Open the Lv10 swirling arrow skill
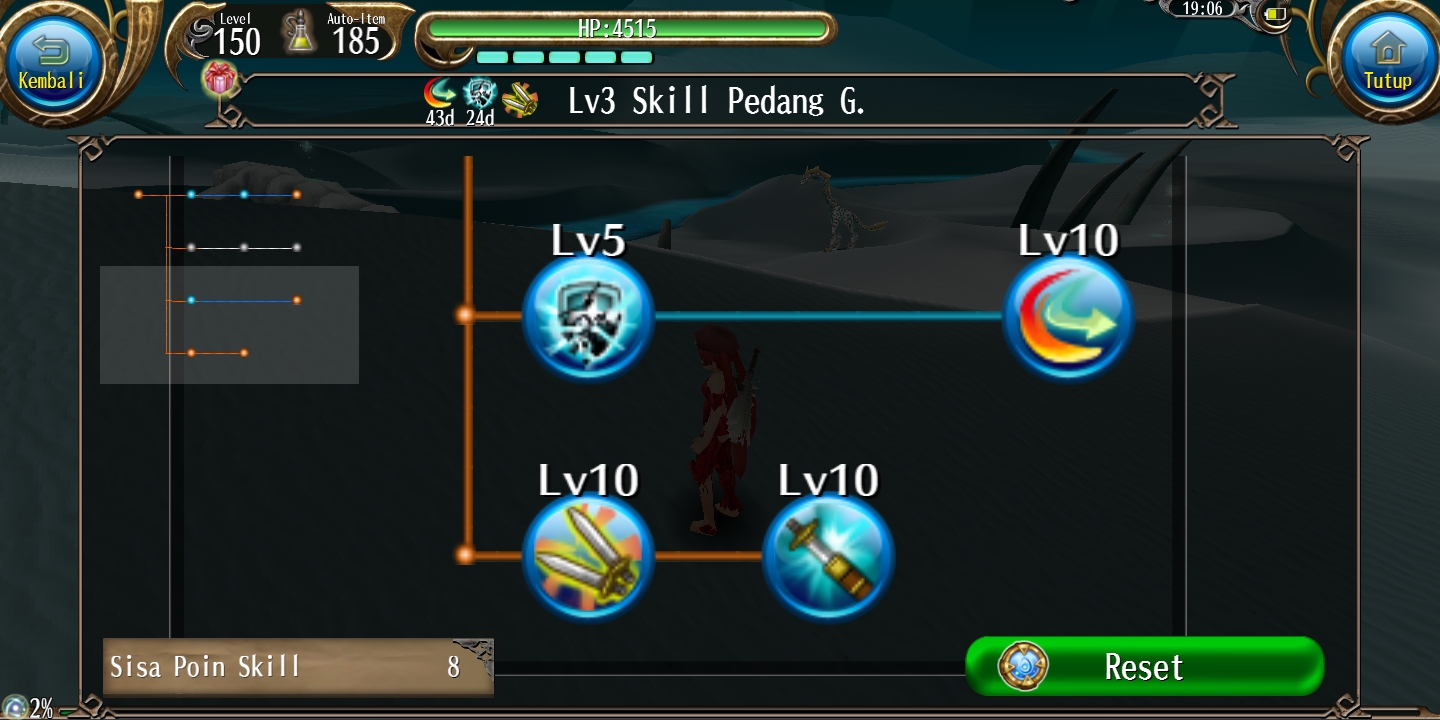The width and height of the screenshot is (1440, 720). [1068, 316]
